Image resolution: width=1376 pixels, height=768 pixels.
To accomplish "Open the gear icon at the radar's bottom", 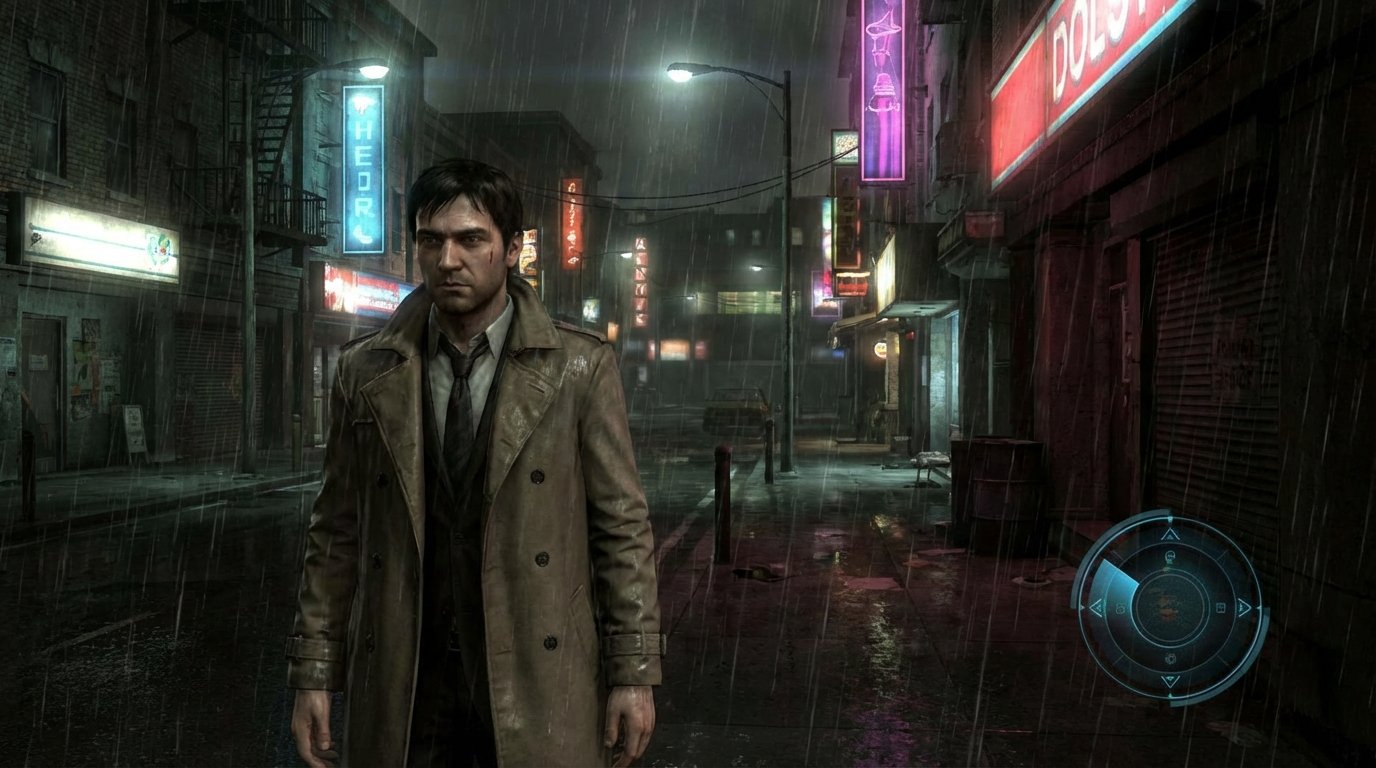I will (1170, 658).
